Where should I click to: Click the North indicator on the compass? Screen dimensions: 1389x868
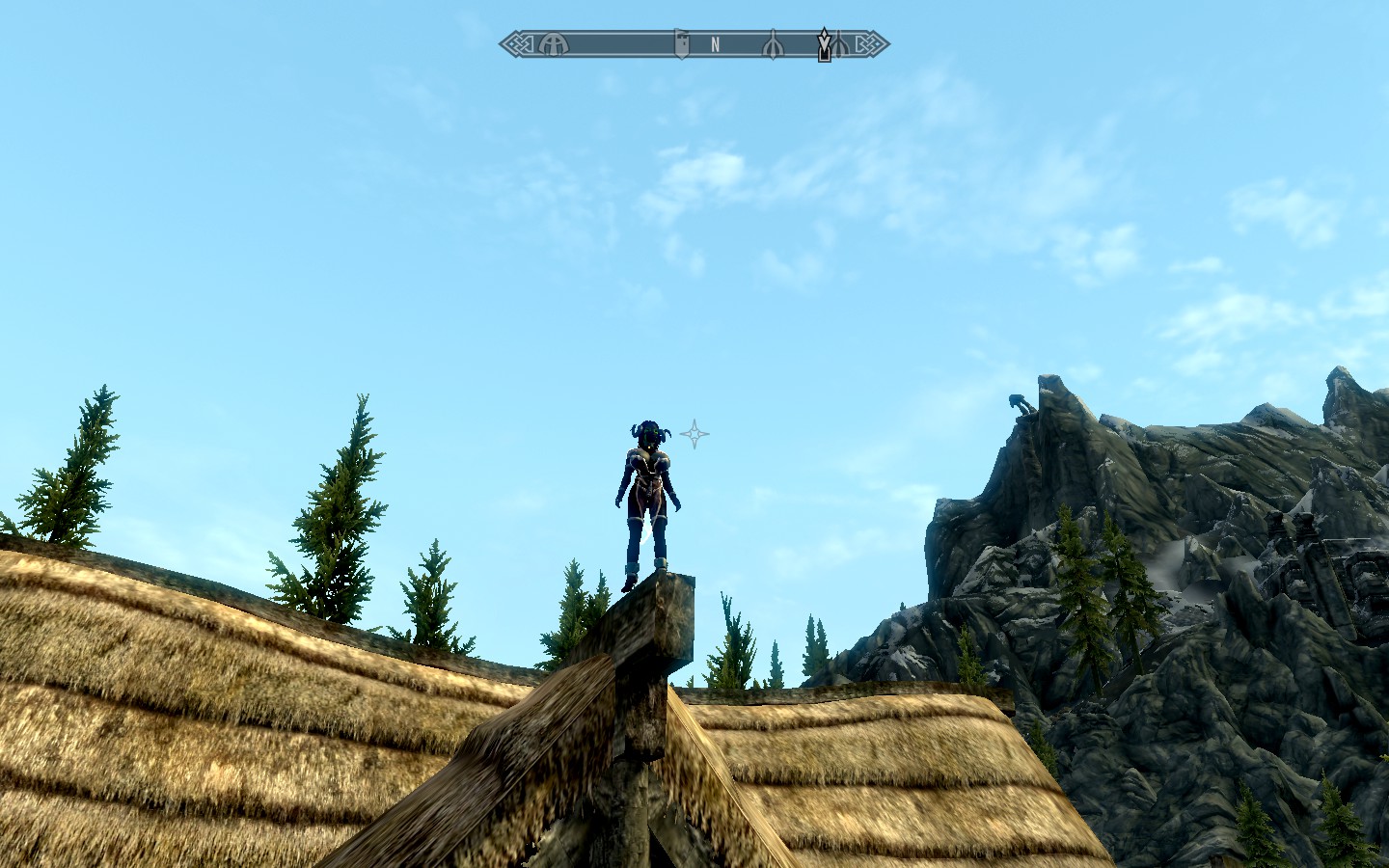(715, 44)
